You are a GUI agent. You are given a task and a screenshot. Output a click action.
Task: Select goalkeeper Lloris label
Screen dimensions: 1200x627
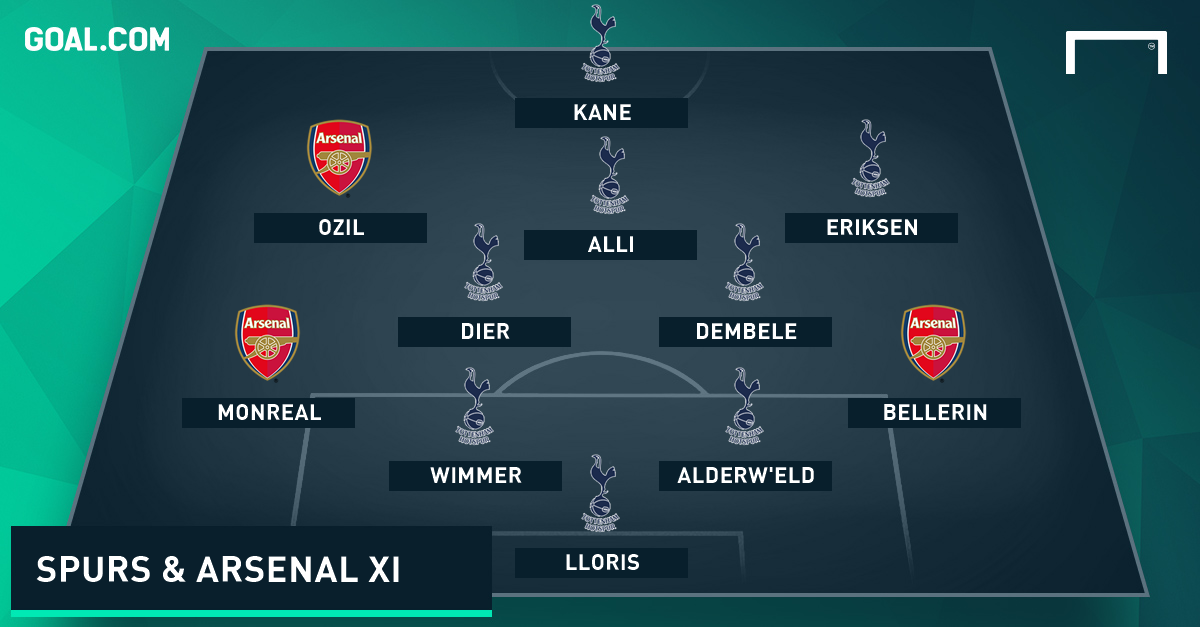coord(601,563)
